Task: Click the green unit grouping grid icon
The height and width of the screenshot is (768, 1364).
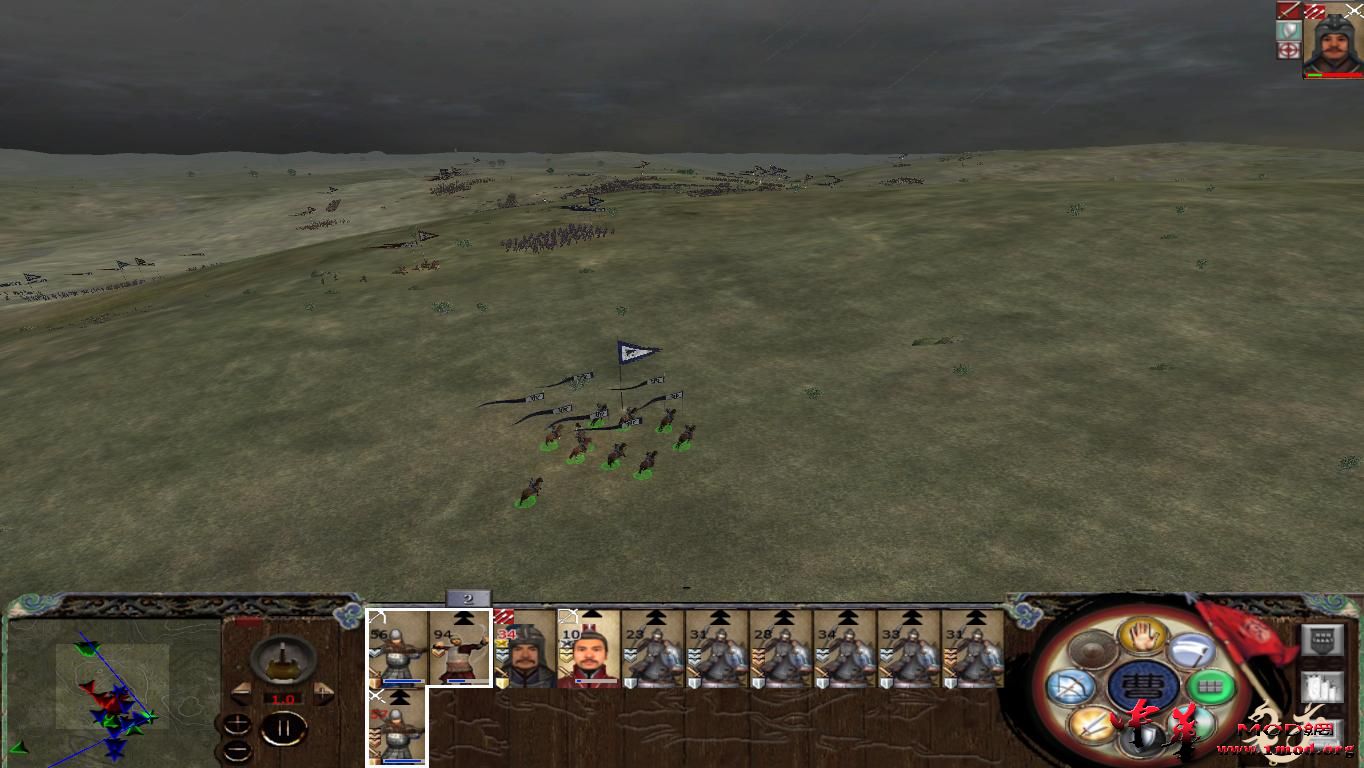Action: tap(1211, 686)
